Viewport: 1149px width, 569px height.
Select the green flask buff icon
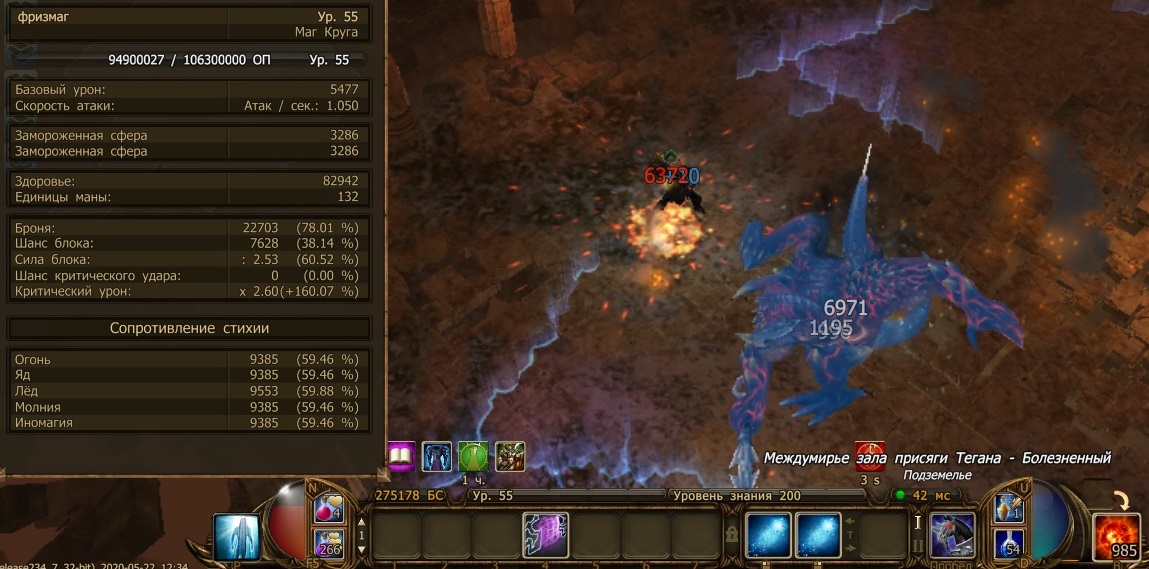point(473,457)
